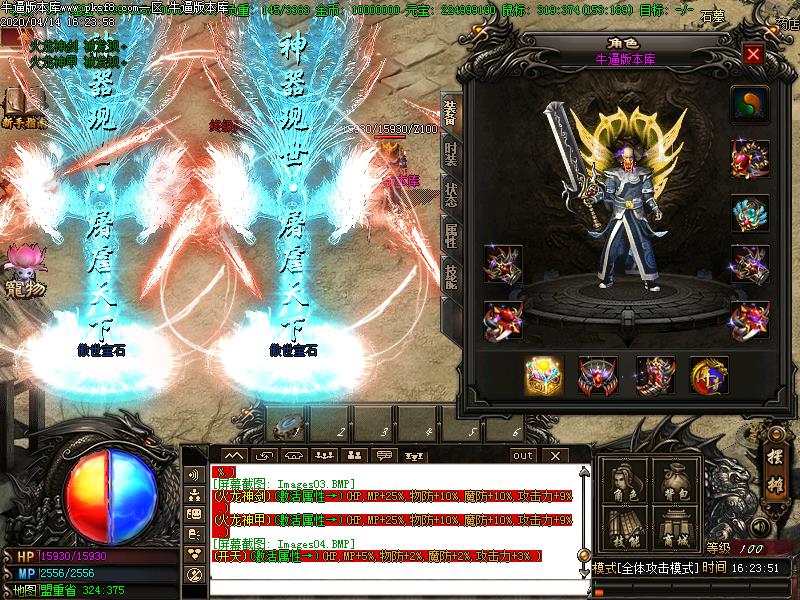Image resolution: width=800 pixels, height=600 pixels.
Task: Select the 技能 (skills) side tab
Action: (x=451, y=275)
